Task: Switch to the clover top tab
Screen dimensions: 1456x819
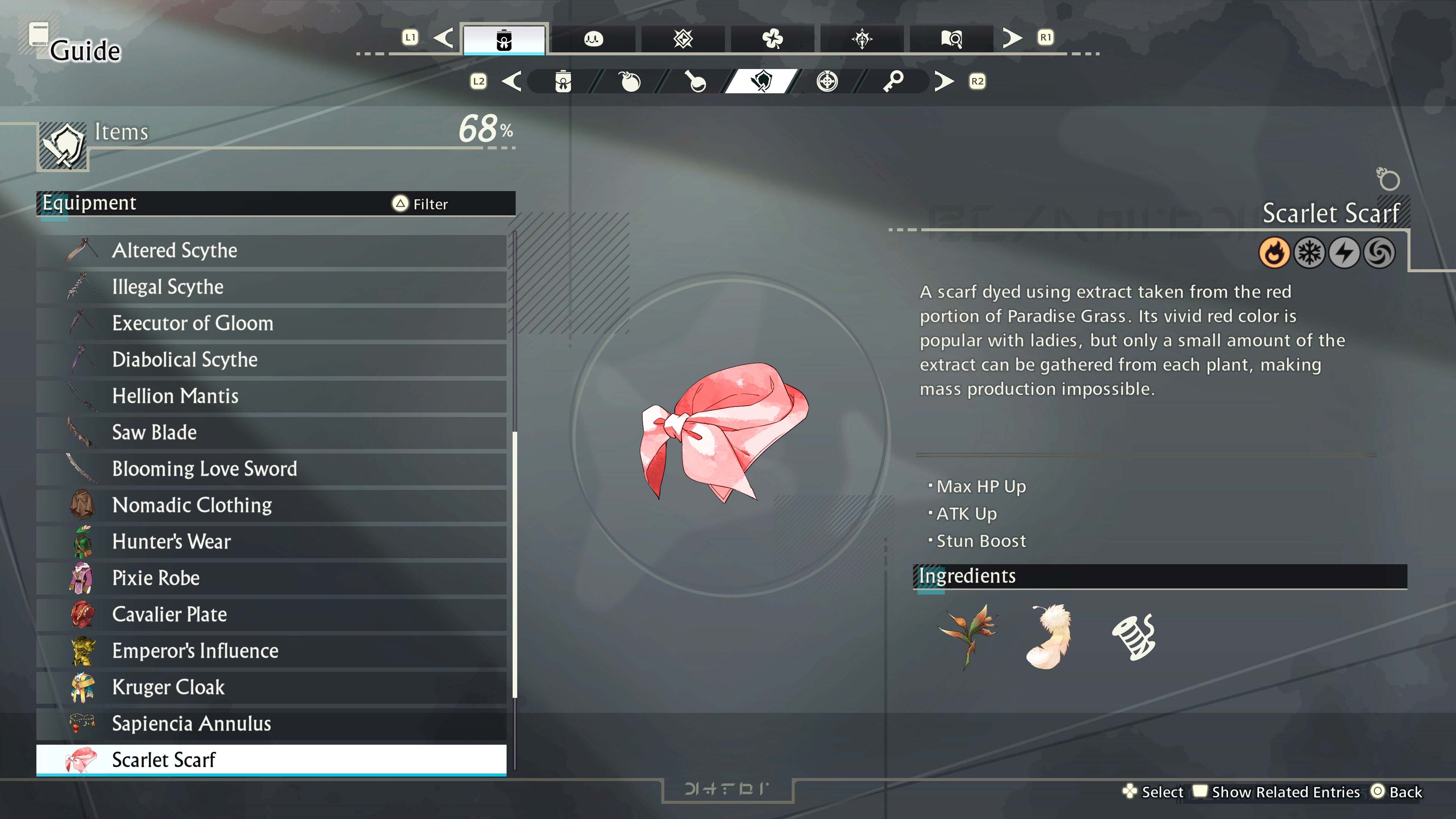Action: pyautogui.click(x=772, y=39)
